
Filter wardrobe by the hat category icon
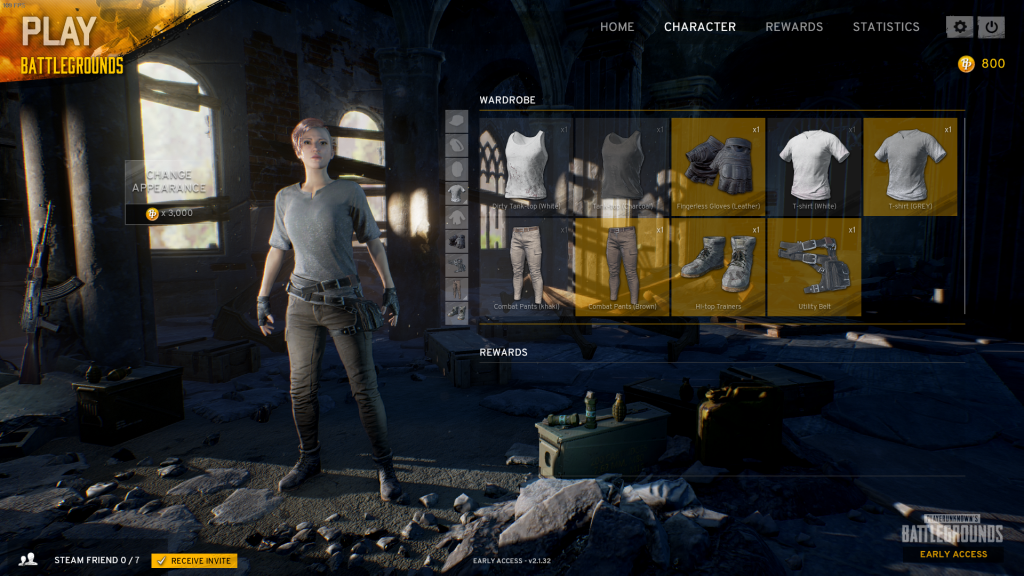pyautogui.click(x=456, y=121)
